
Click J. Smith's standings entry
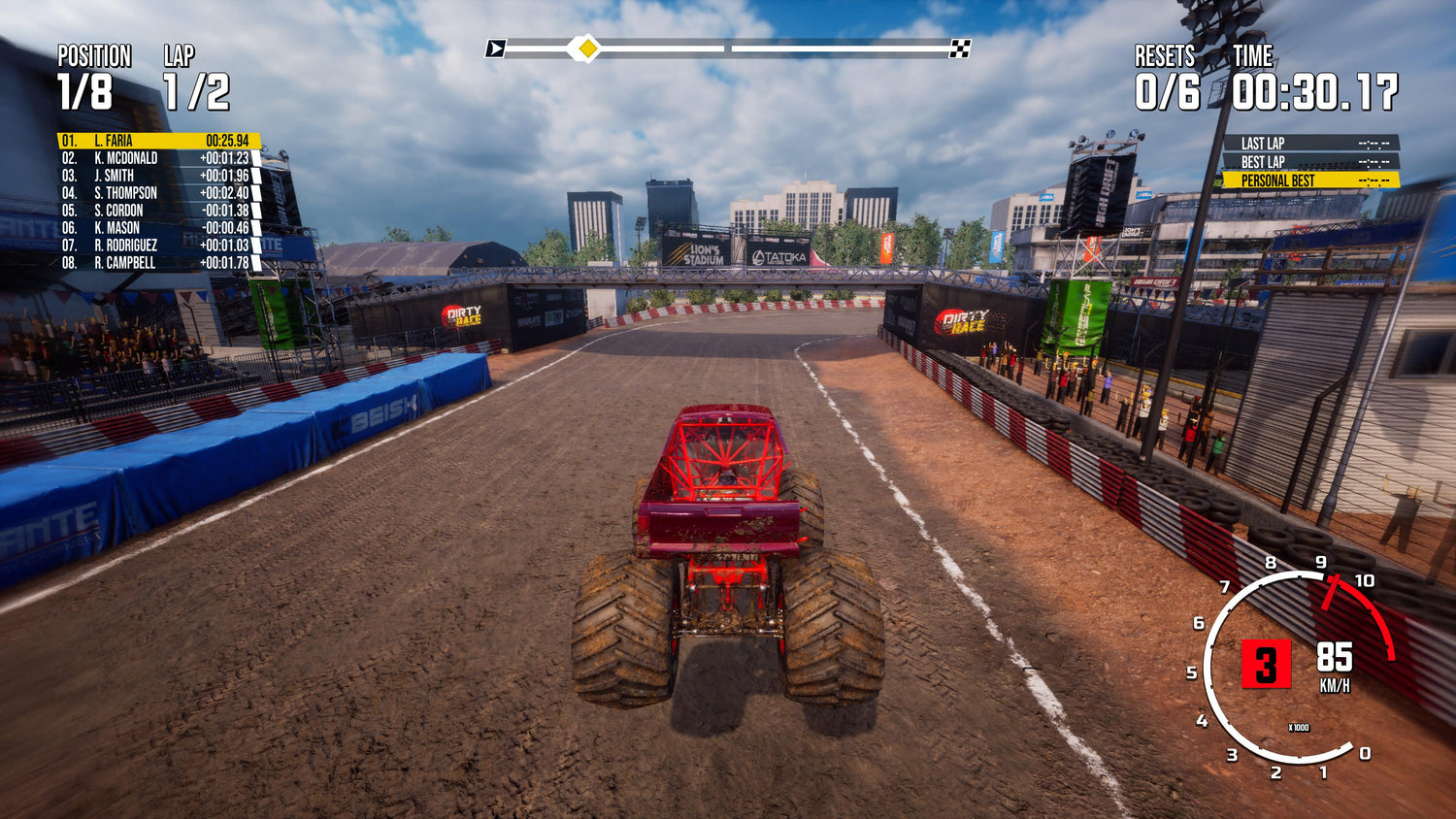[157, 176]
